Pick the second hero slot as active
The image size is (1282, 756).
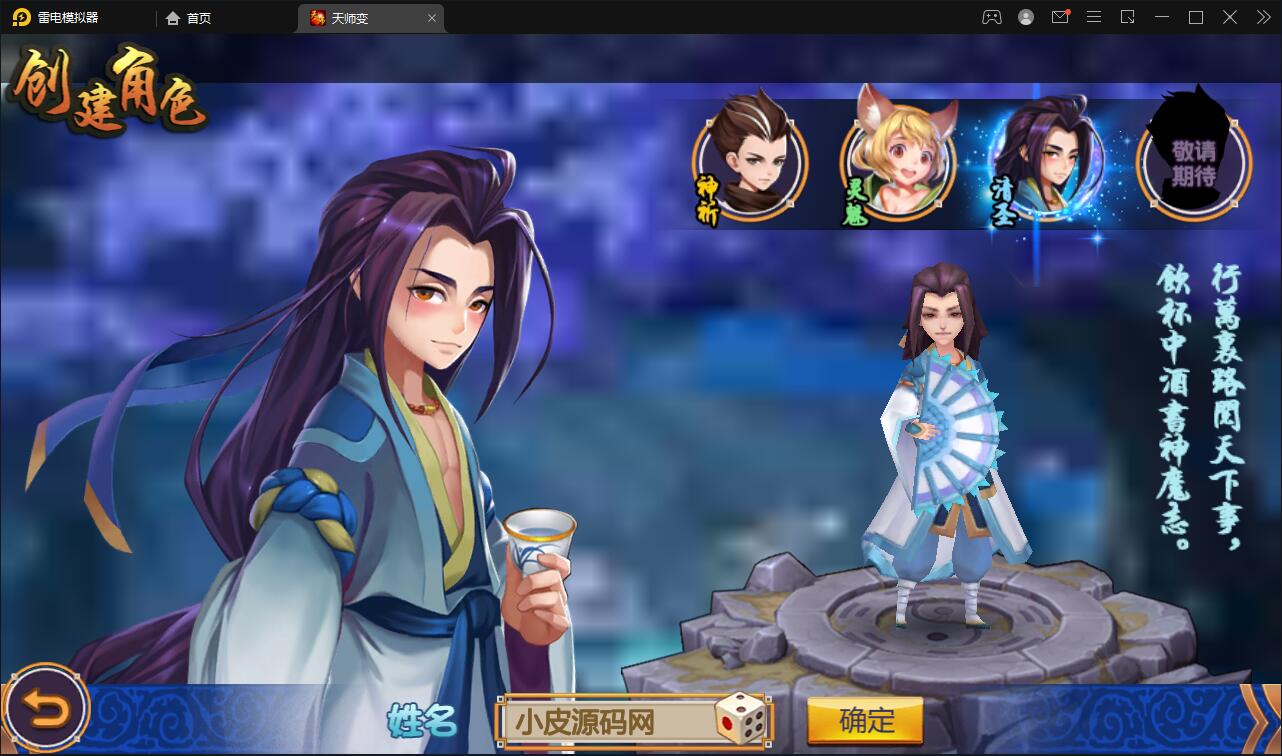[896, 160]
